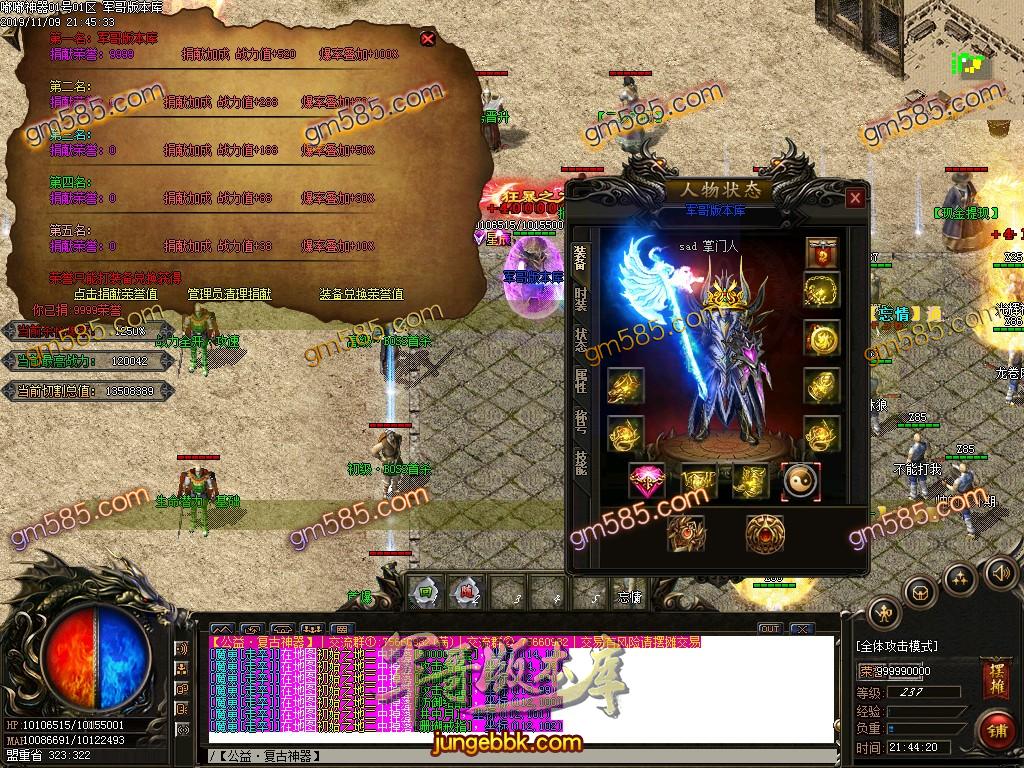The image size is (1024, 768).
Task: Select the yin-yang taiji equipment slot
Action: 800,481
